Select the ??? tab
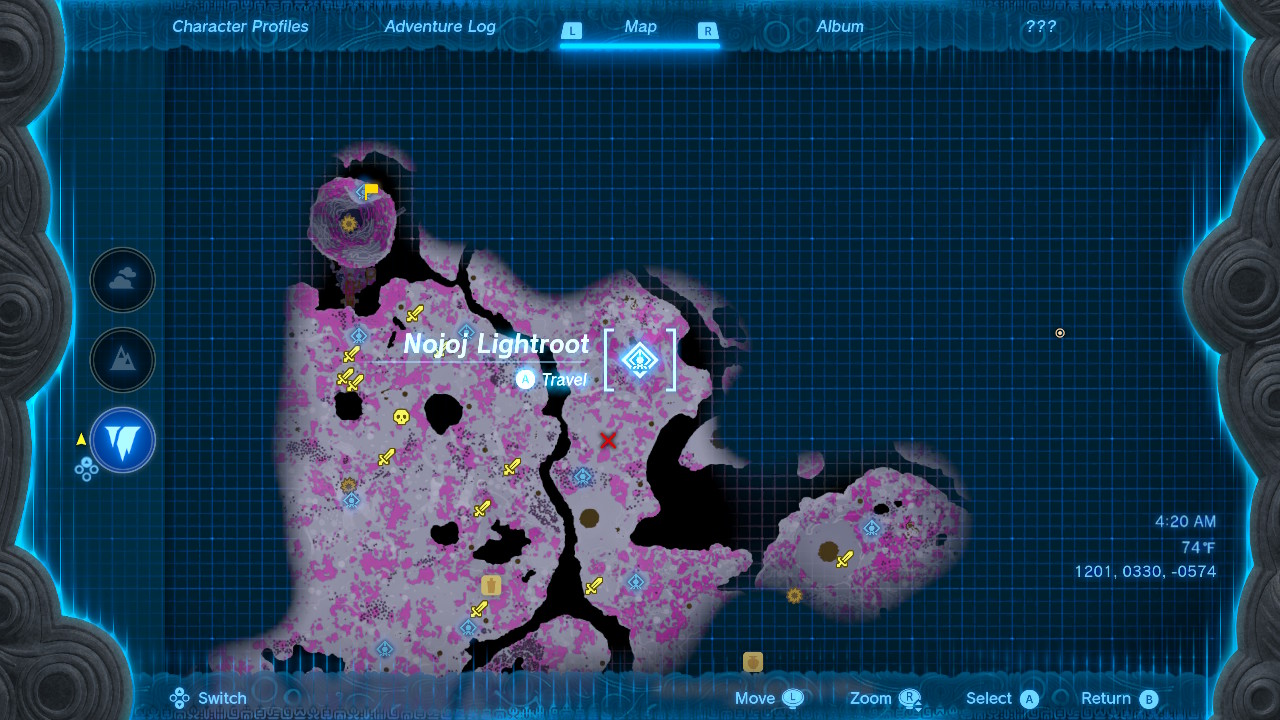 point(1041,27)
